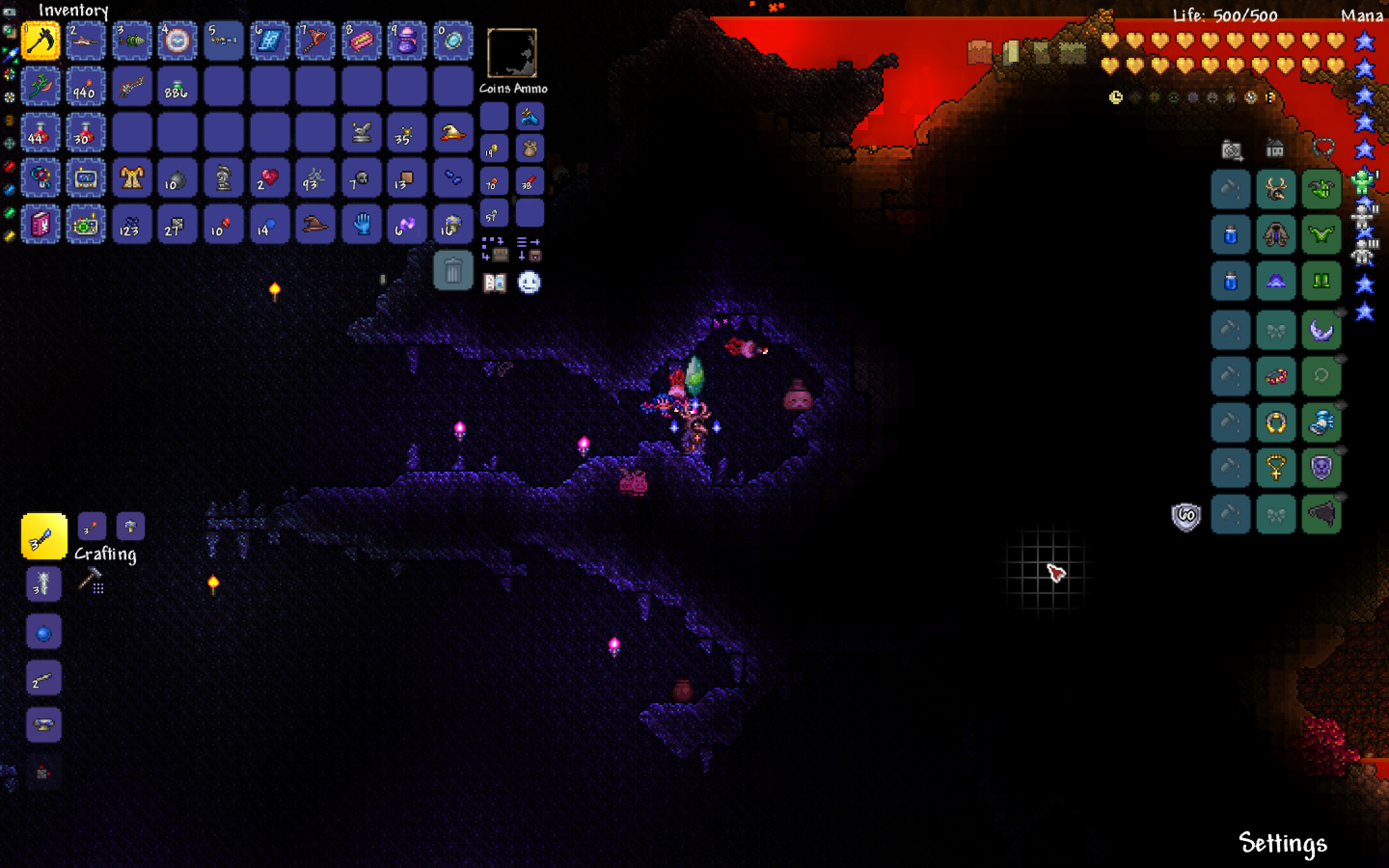The width and height of the screenshot is (1389, 868).
Task: Choose the magic mirror in hotbar slot 0
Action: click(x=453, y=41)
